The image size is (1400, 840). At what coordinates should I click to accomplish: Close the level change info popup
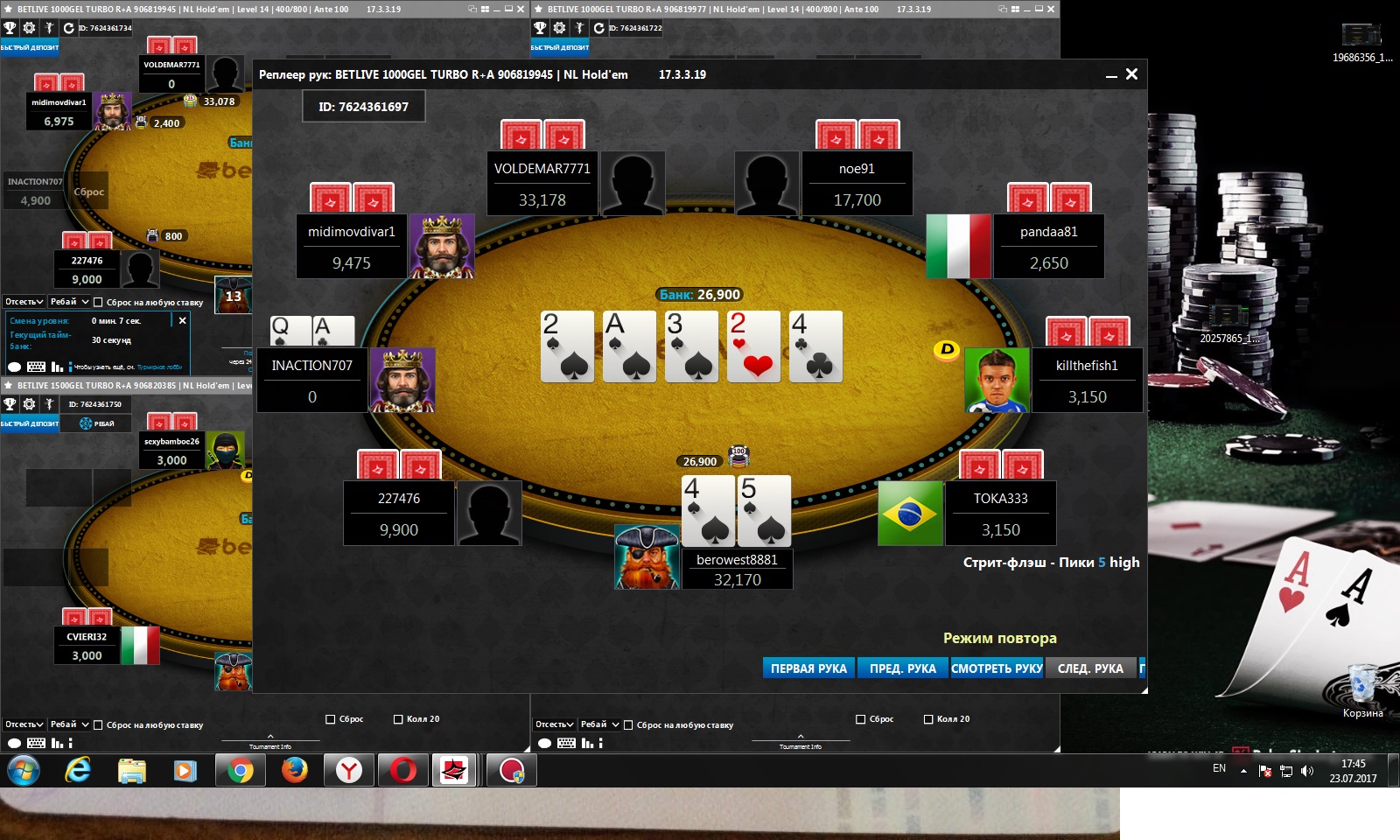(182, 321)
